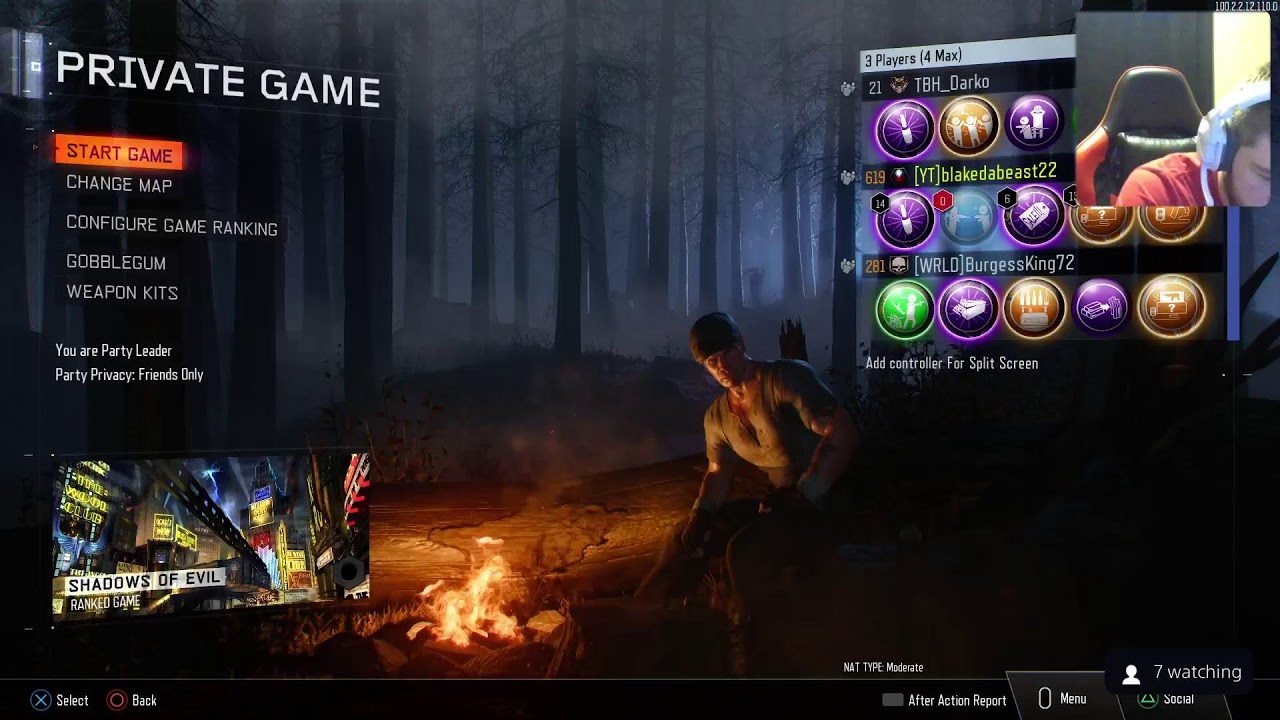The height and width of the screenshot is (720, 1280).
Task: Open the After Action Report
Action: (944, 700)
